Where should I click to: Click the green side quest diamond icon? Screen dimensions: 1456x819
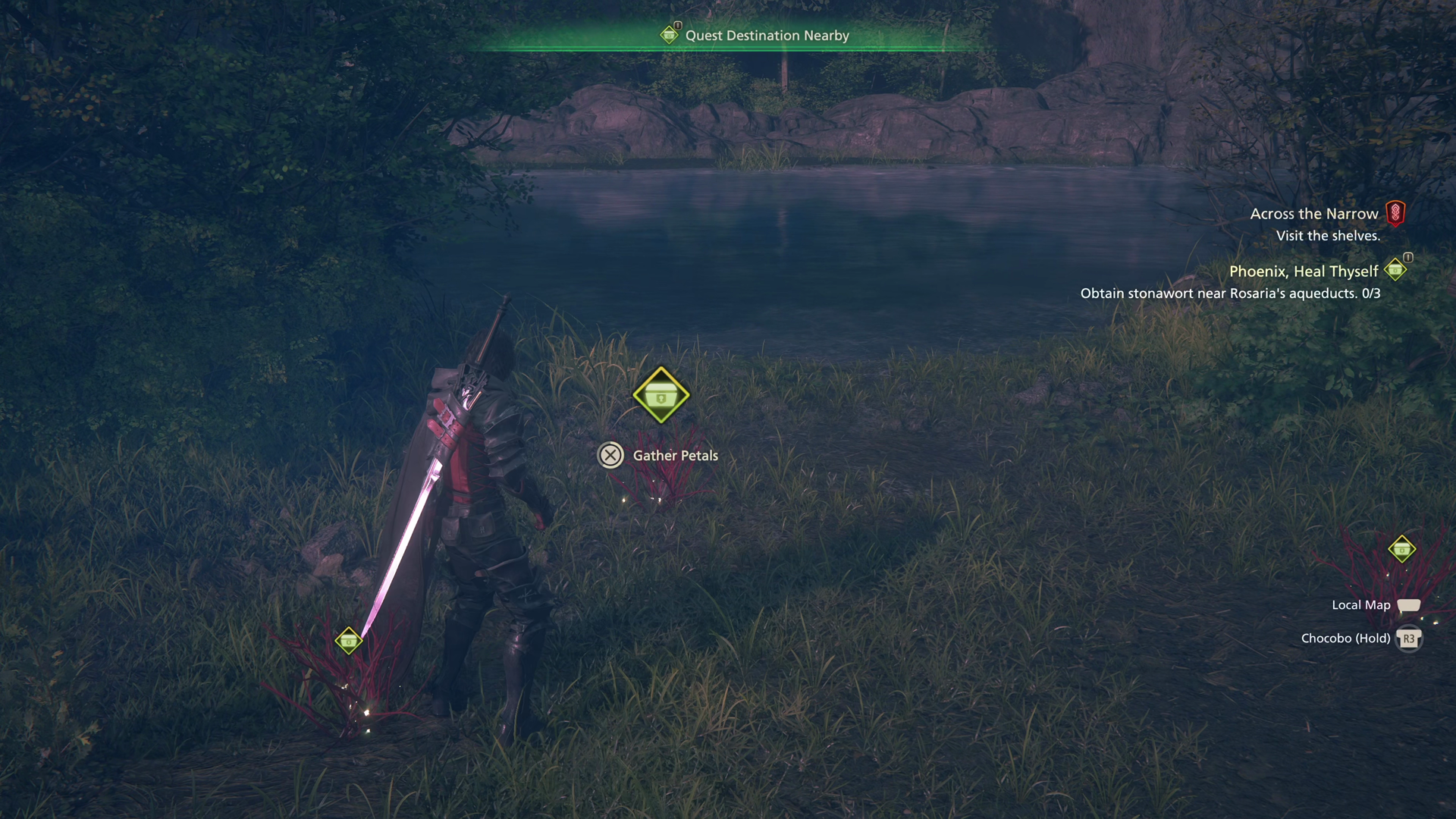pos(1395,269)
